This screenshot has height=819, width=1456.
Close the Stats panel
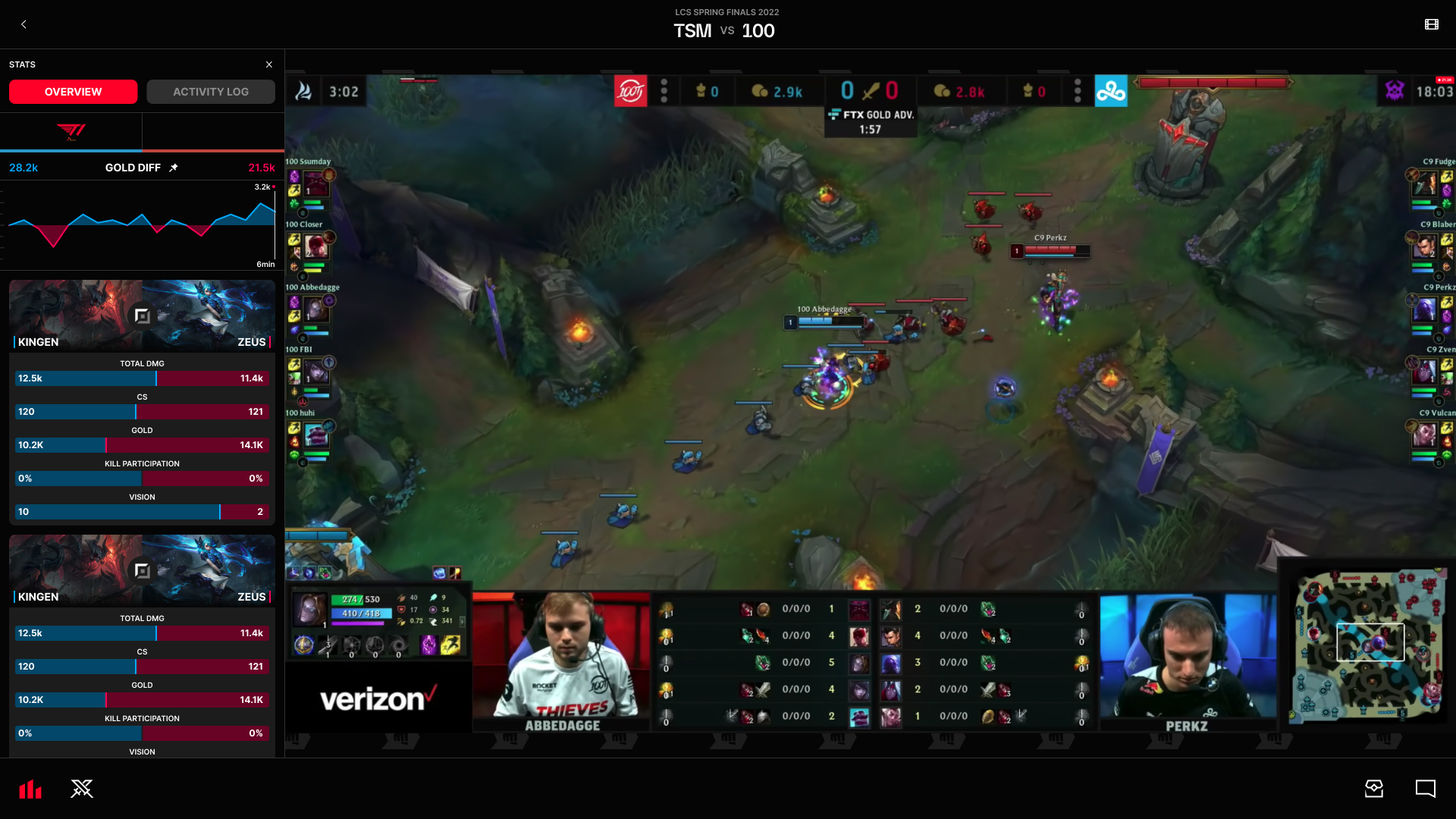point(269,64)
